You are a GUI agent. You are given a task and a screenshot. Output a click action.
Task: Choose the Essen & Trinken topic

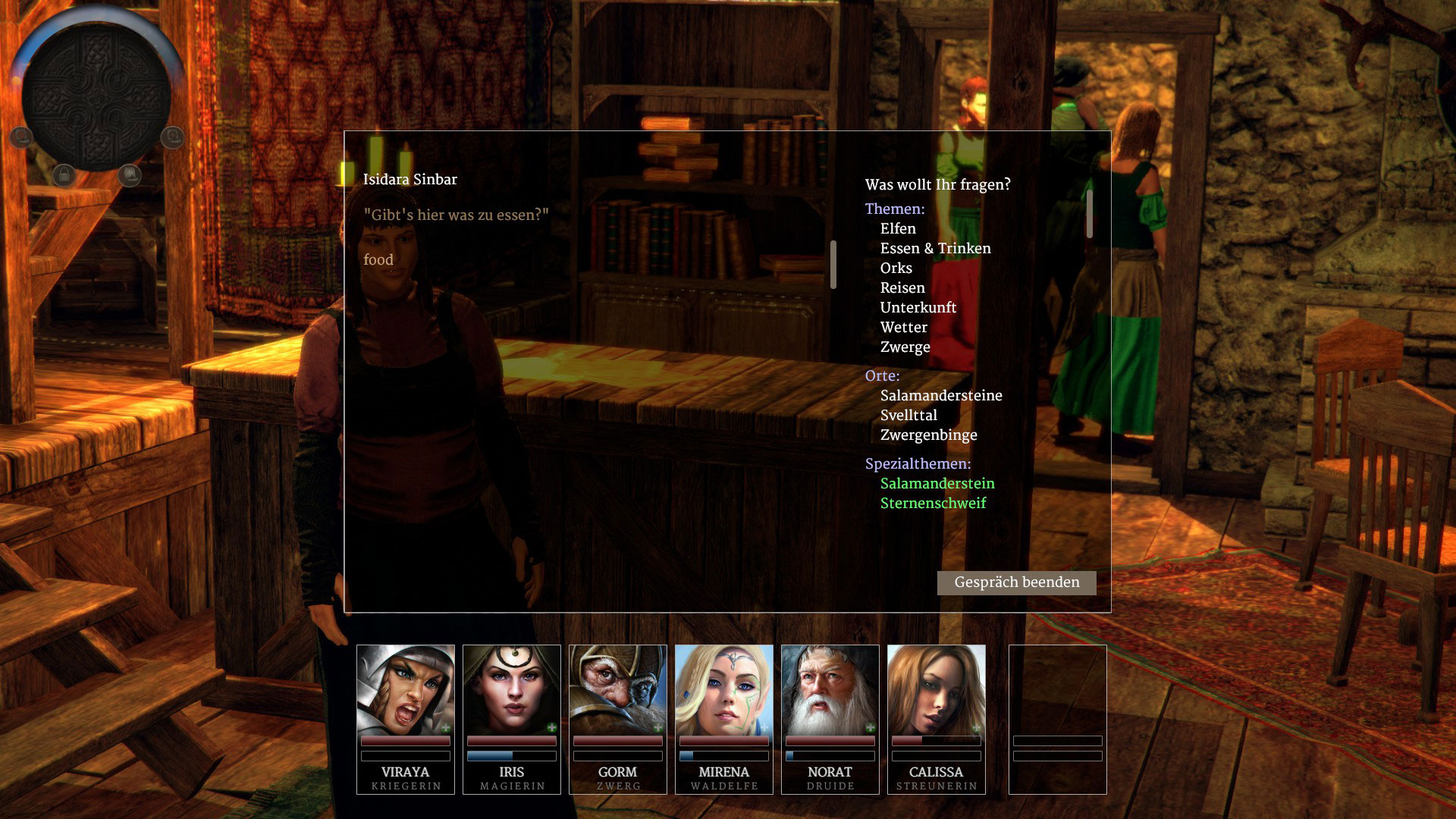pos(935,249)
